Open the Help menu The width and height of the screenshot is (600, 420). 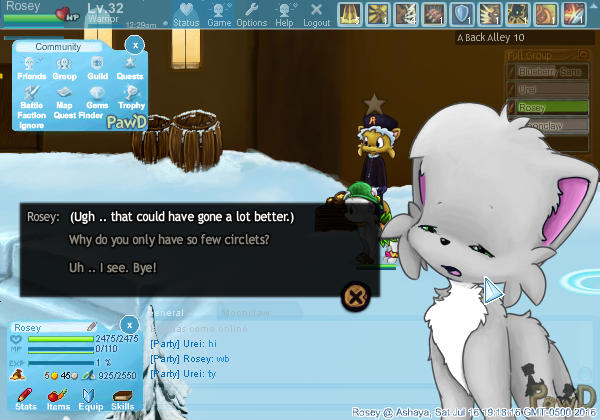(284, 15)
